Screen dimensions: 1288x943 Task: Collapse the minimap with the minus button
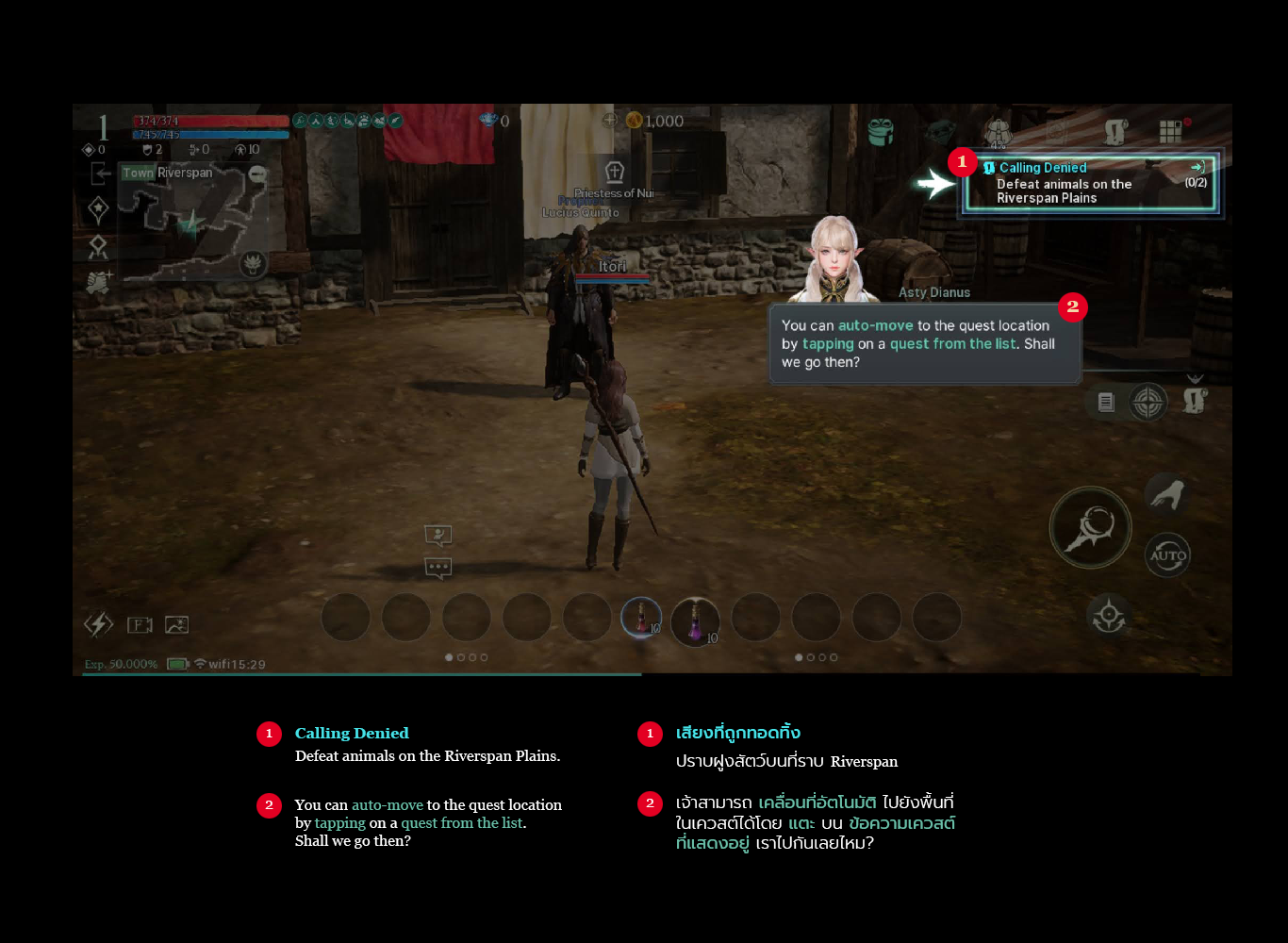point(256,174)
